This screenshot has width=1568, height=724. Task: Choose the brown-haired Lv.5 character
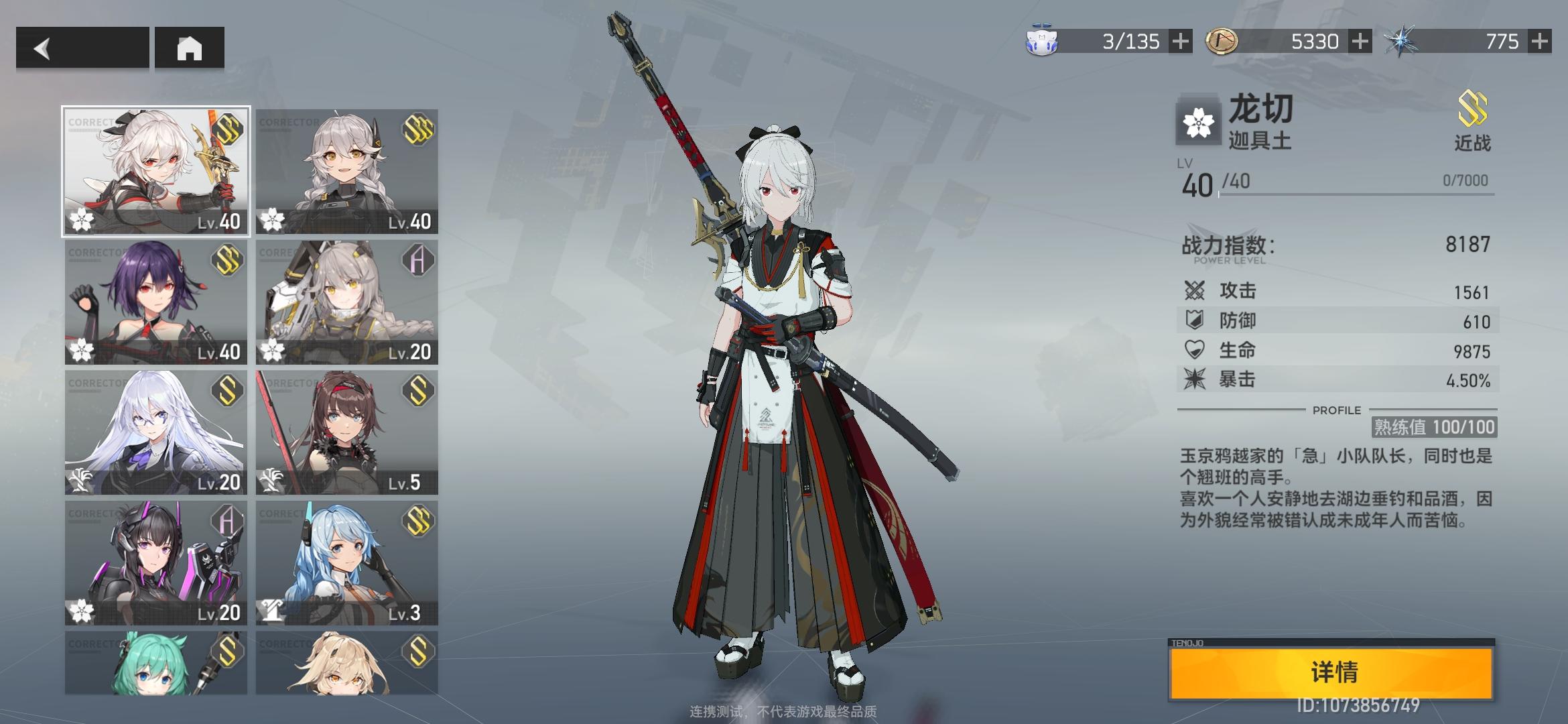click(346, 432)
